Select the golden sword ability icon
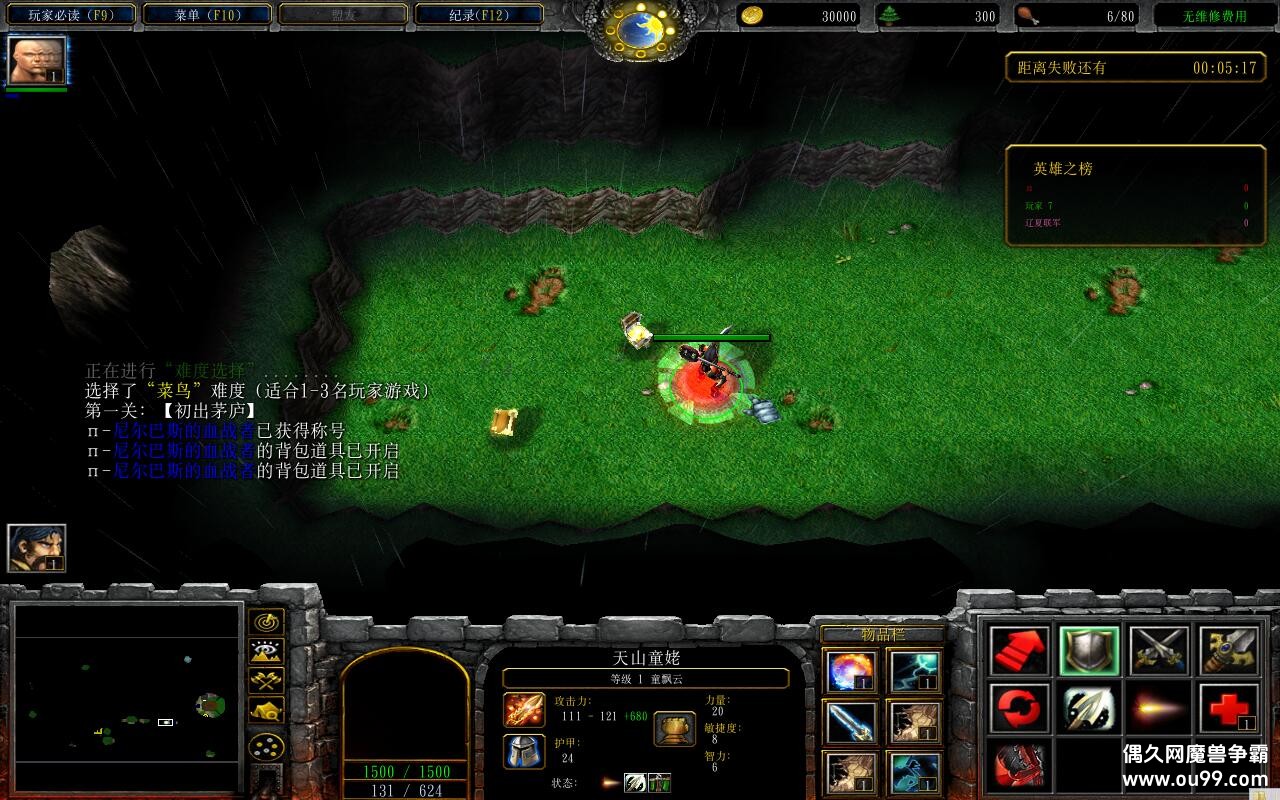The width and height of the screenshot is (1280, 800). (1232, 650)
